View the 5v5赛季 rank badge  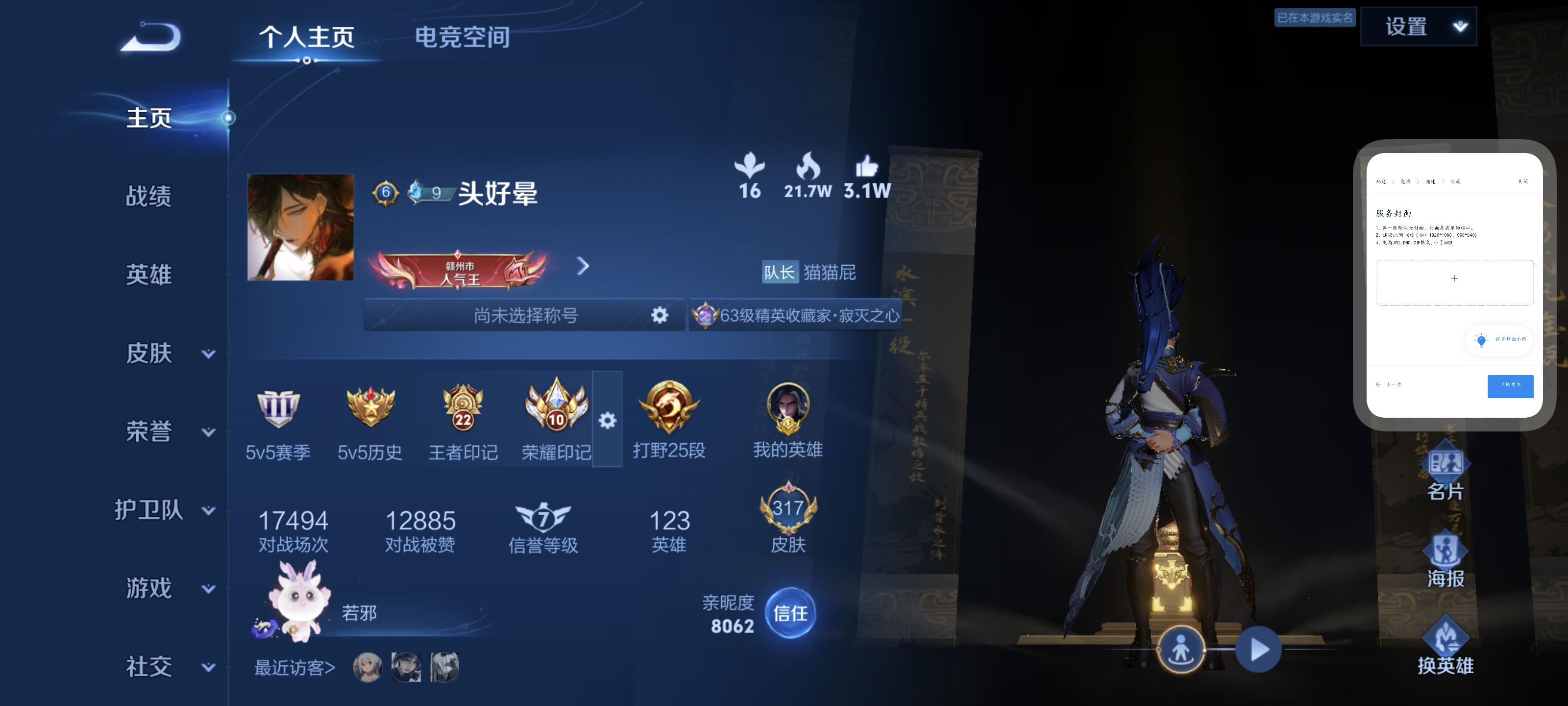click(x=277, y=409)
